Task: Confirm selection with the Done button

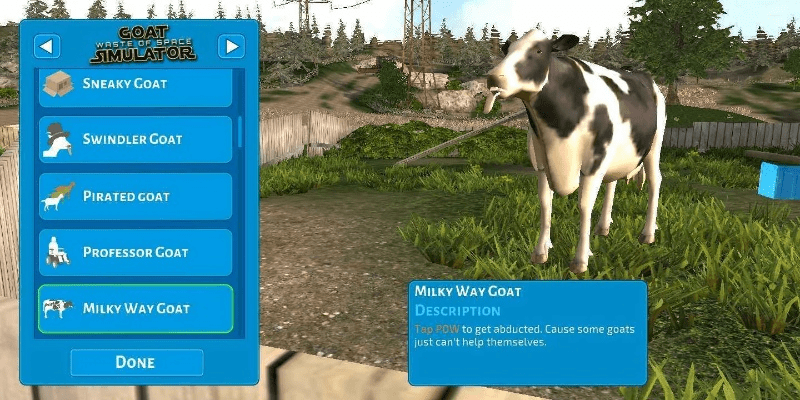Action: click(x=136, y=362)
